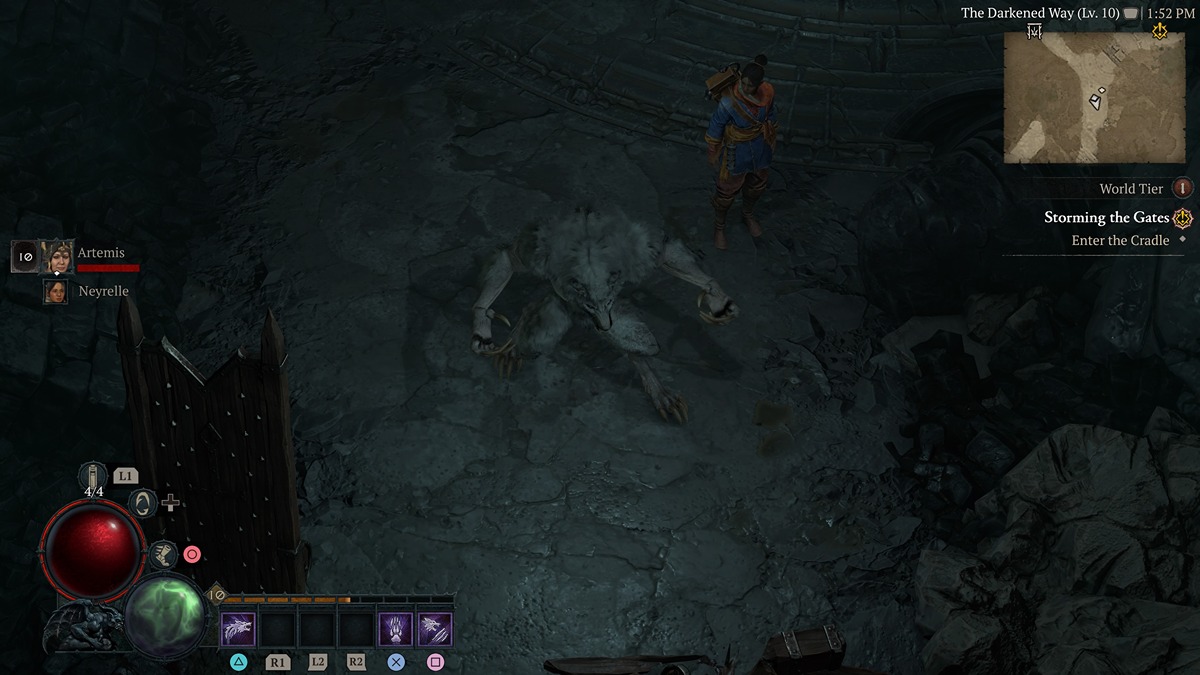Select Neyrelle's companion portrait
1200x675 pixels.
(56, 291)
